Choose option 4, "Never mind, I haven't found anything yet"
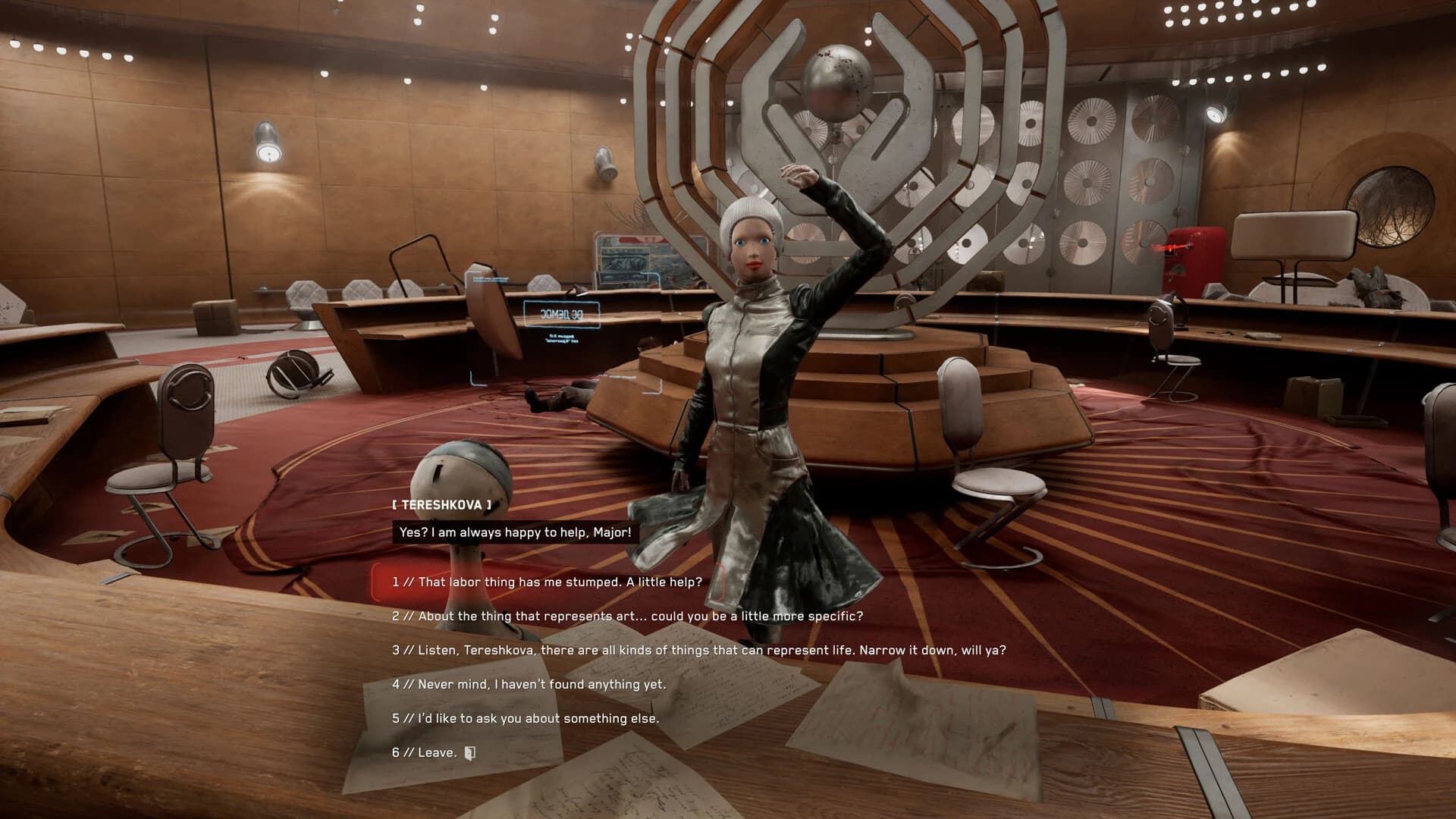 click(531, 683)
